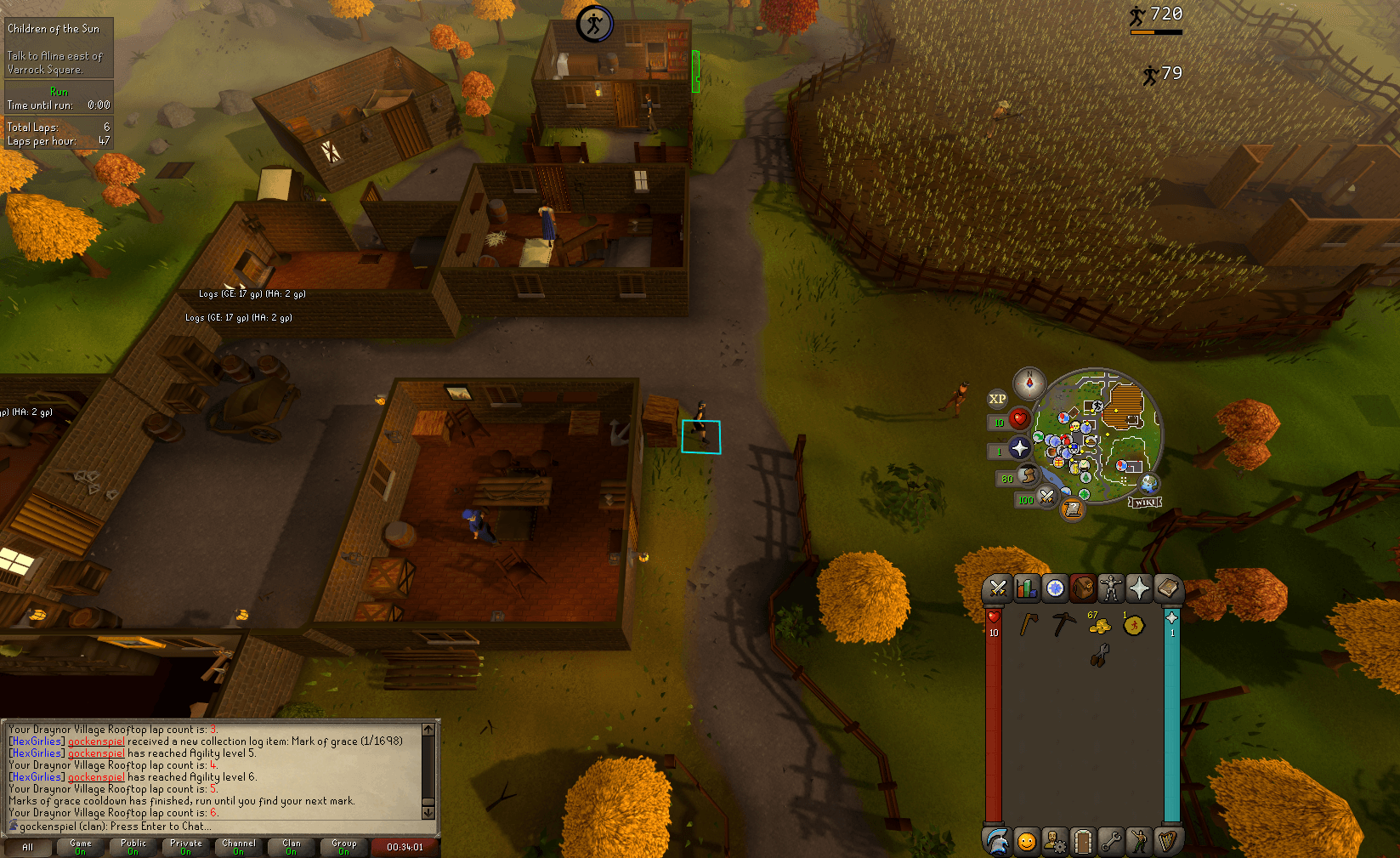Switch to the Private chat tab
1400x858 pixels.
coord(186,847)
